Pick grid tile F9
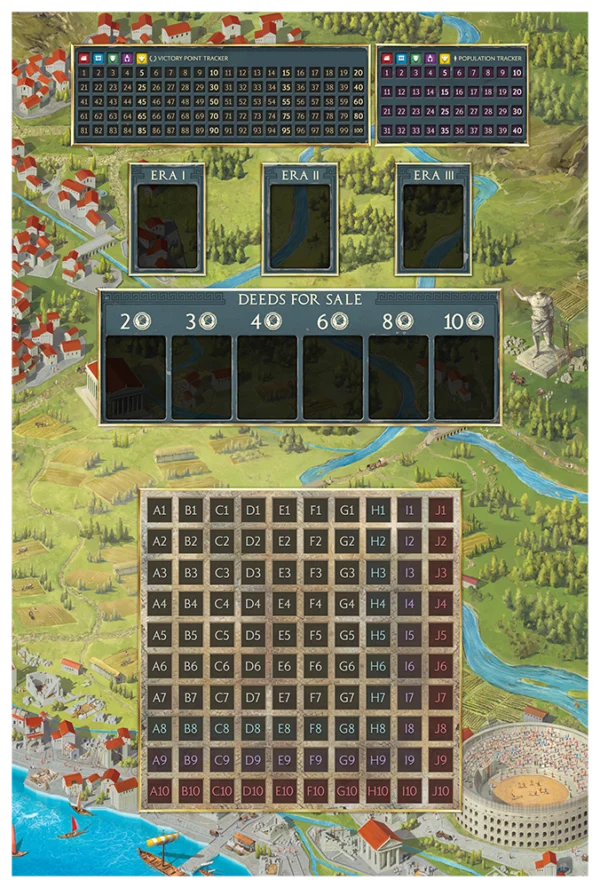 (x=315, y=760)
